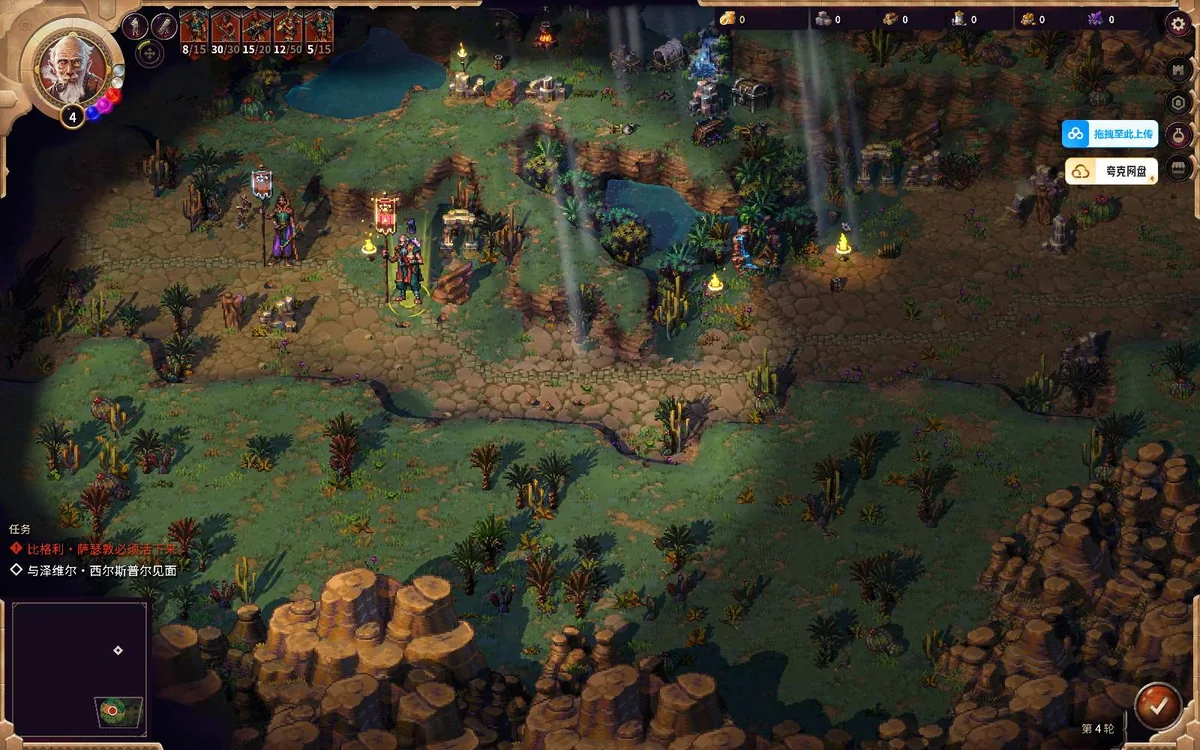The height and width of the screenshot is (750, 1200).
Task: Open the 夸克网盘 overlay button
Action: coord(1110,172)
